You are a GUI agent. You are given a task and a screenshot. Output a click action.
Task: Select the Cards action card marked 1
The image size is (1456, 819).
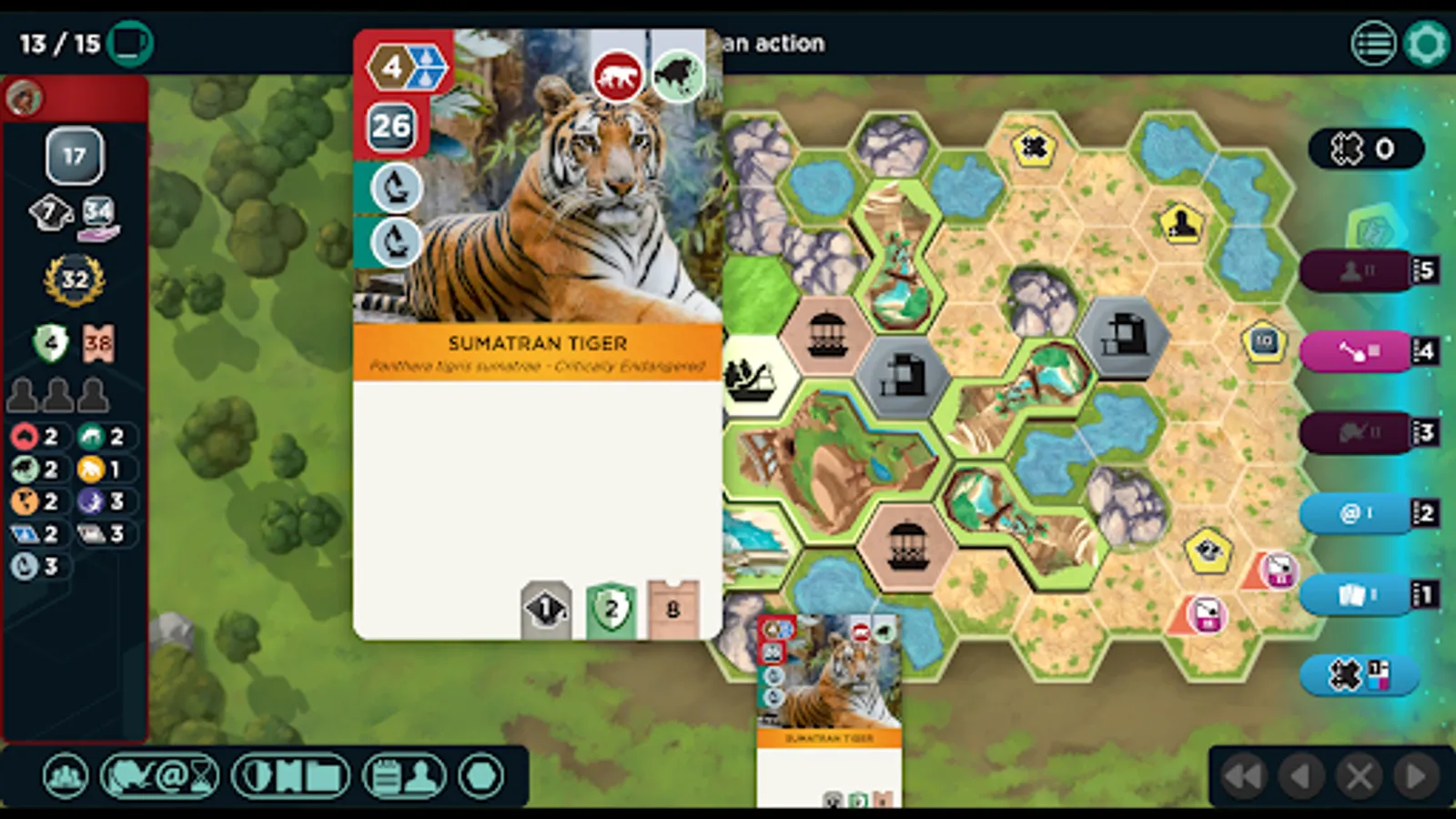(x=1356, y=593)
